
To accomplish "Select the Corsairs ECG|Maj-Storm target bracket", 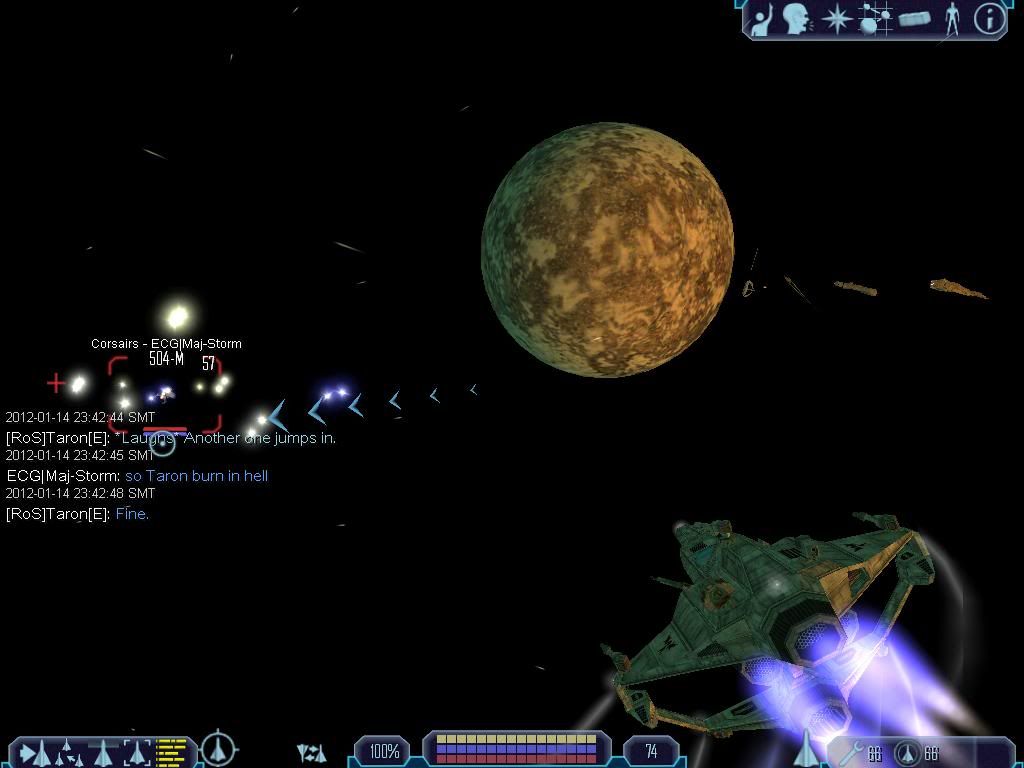I will point(165,395).
